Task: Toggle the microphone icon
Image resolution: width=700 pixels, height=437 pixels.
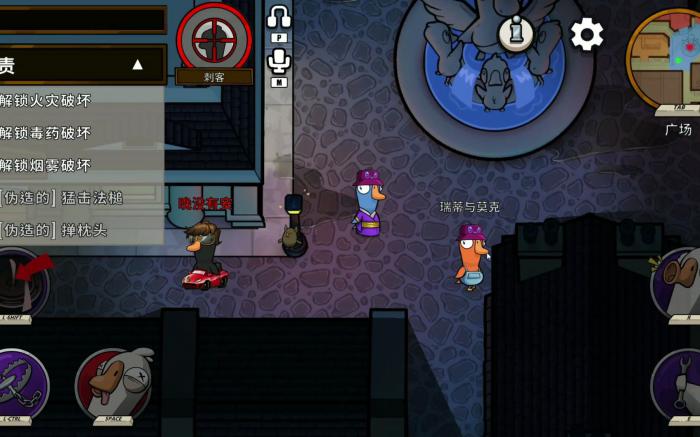Action: click(x=279, y=63)
